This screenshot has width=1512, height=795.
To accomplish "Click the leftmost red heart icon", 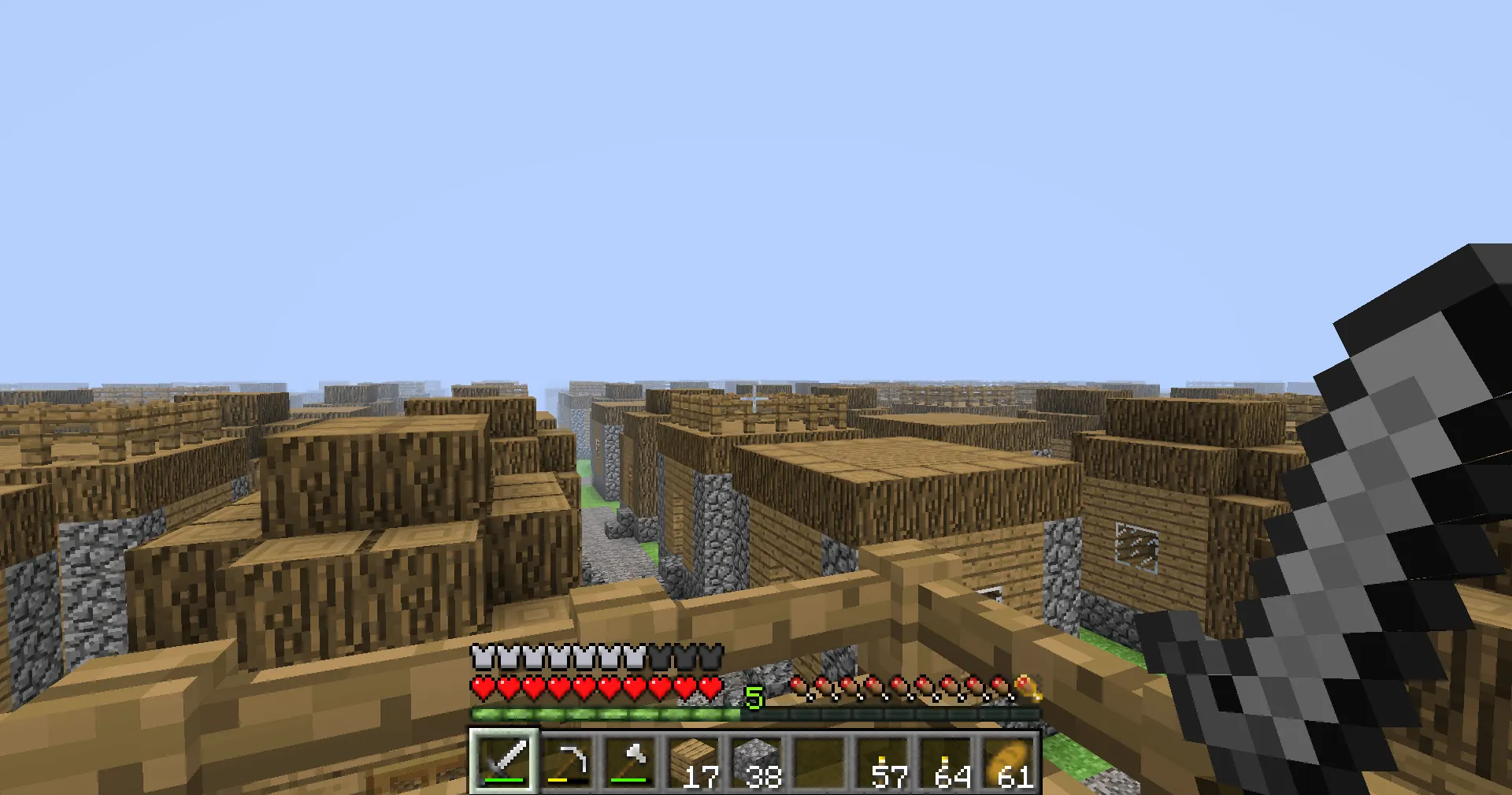I will point(481,687).
